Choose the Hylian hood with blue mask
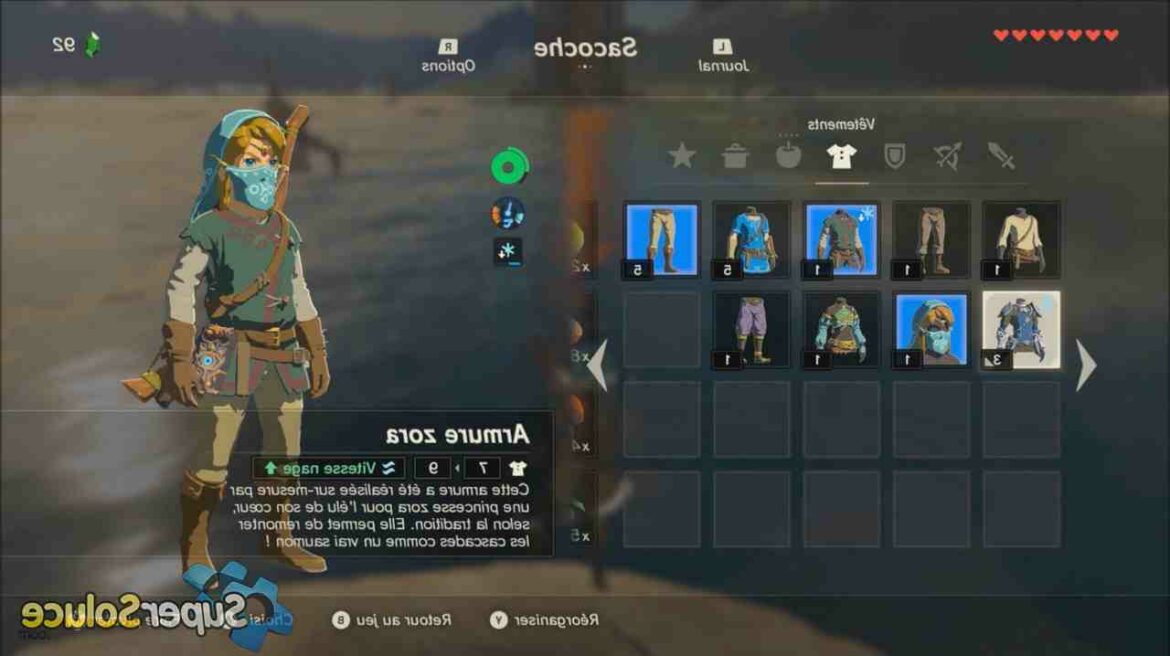The image size is (1170, 656). pos(931,330)
